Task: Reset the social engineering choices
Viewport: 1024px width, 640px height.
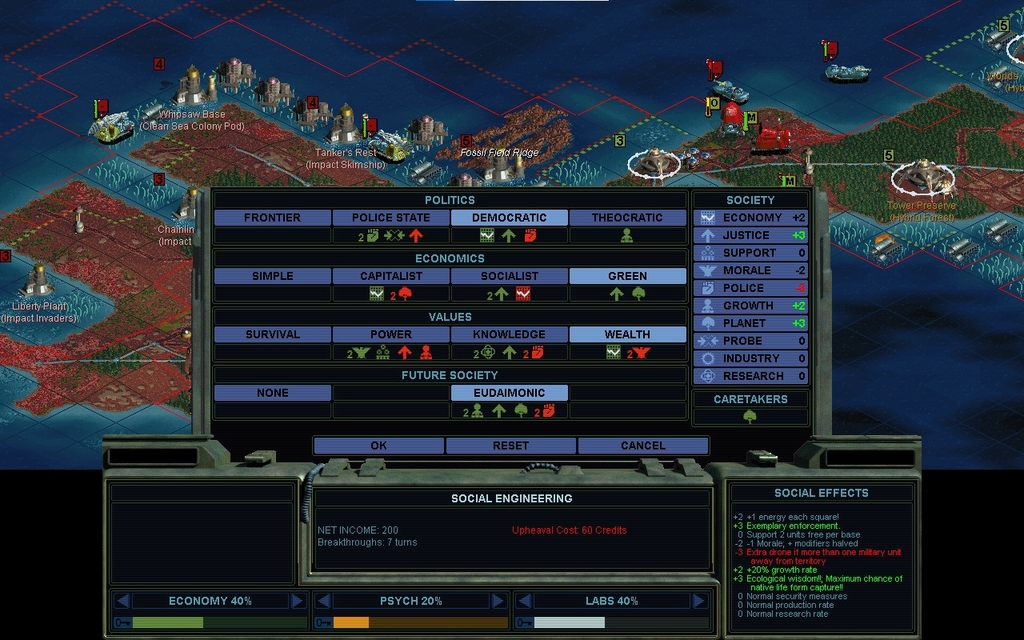Action: [510, 446]
